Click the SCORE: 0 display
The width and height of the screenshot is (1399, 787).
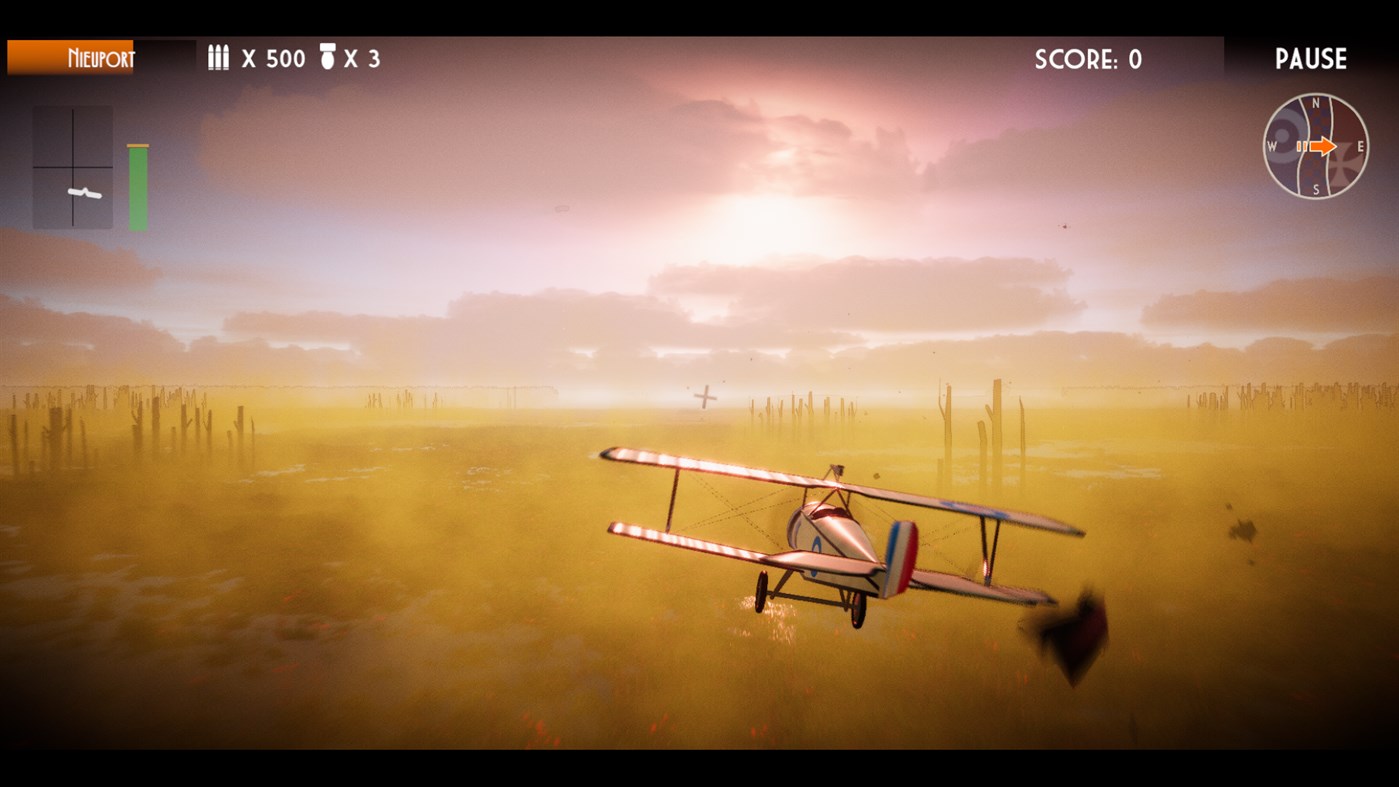1087,59
